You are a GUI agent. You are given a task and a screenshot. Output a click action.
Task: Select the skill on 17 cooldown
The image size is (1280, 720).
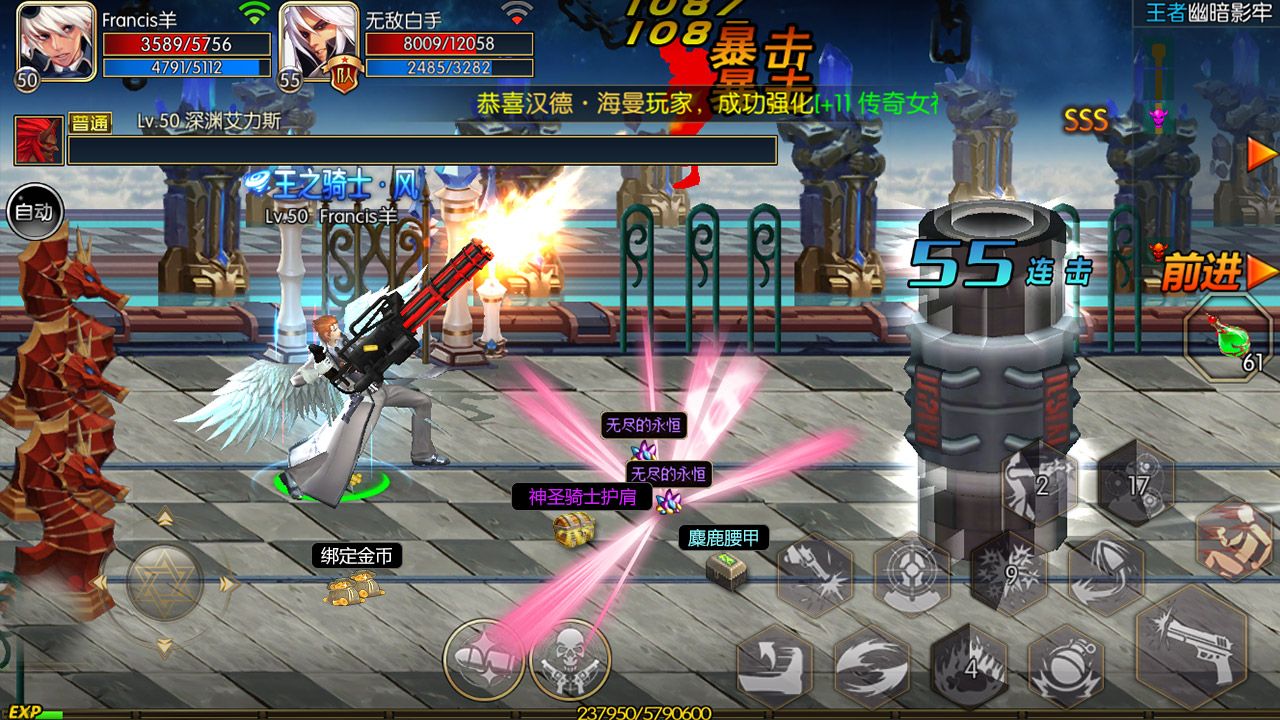tap(1136, 486)
